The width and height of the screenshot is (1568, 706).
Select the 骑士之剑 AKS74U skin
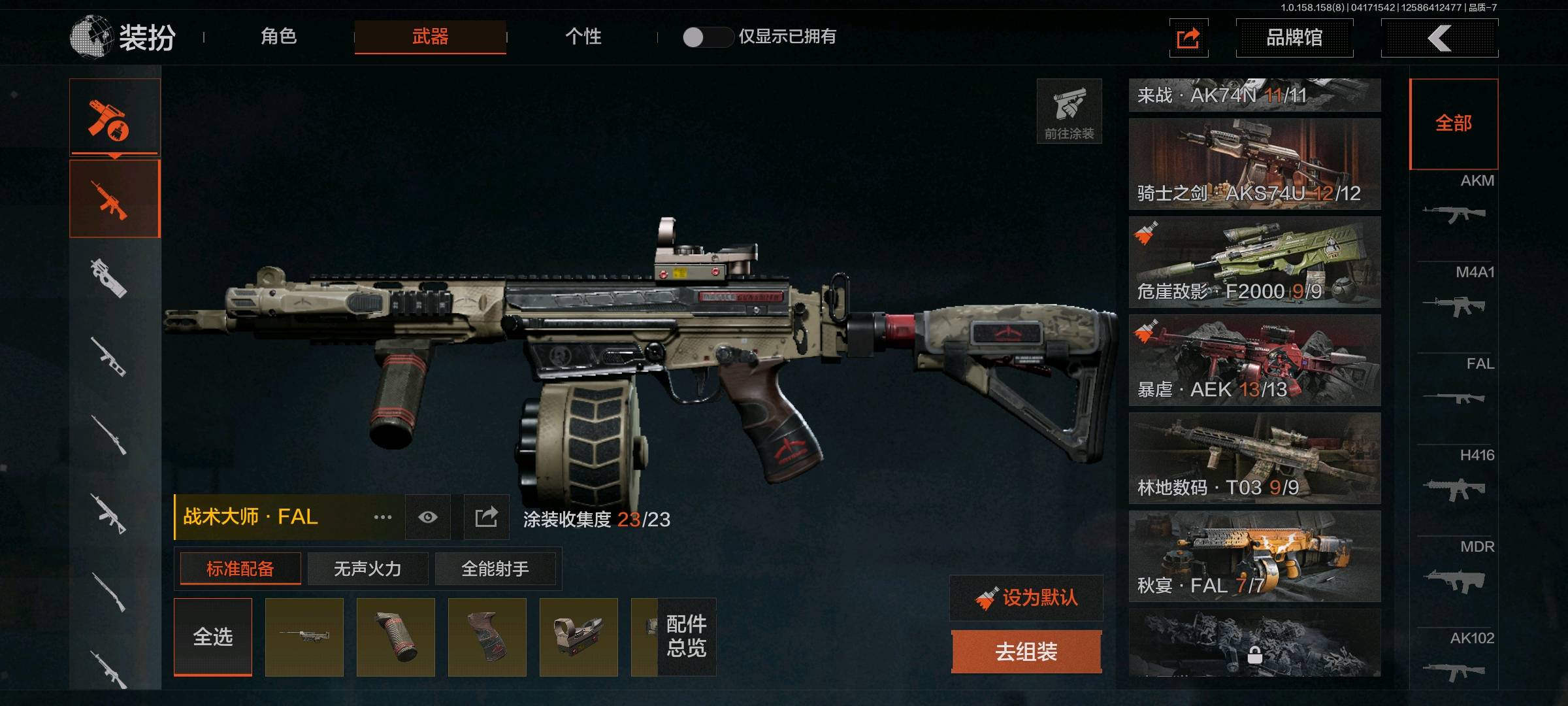click(1254, 164)
